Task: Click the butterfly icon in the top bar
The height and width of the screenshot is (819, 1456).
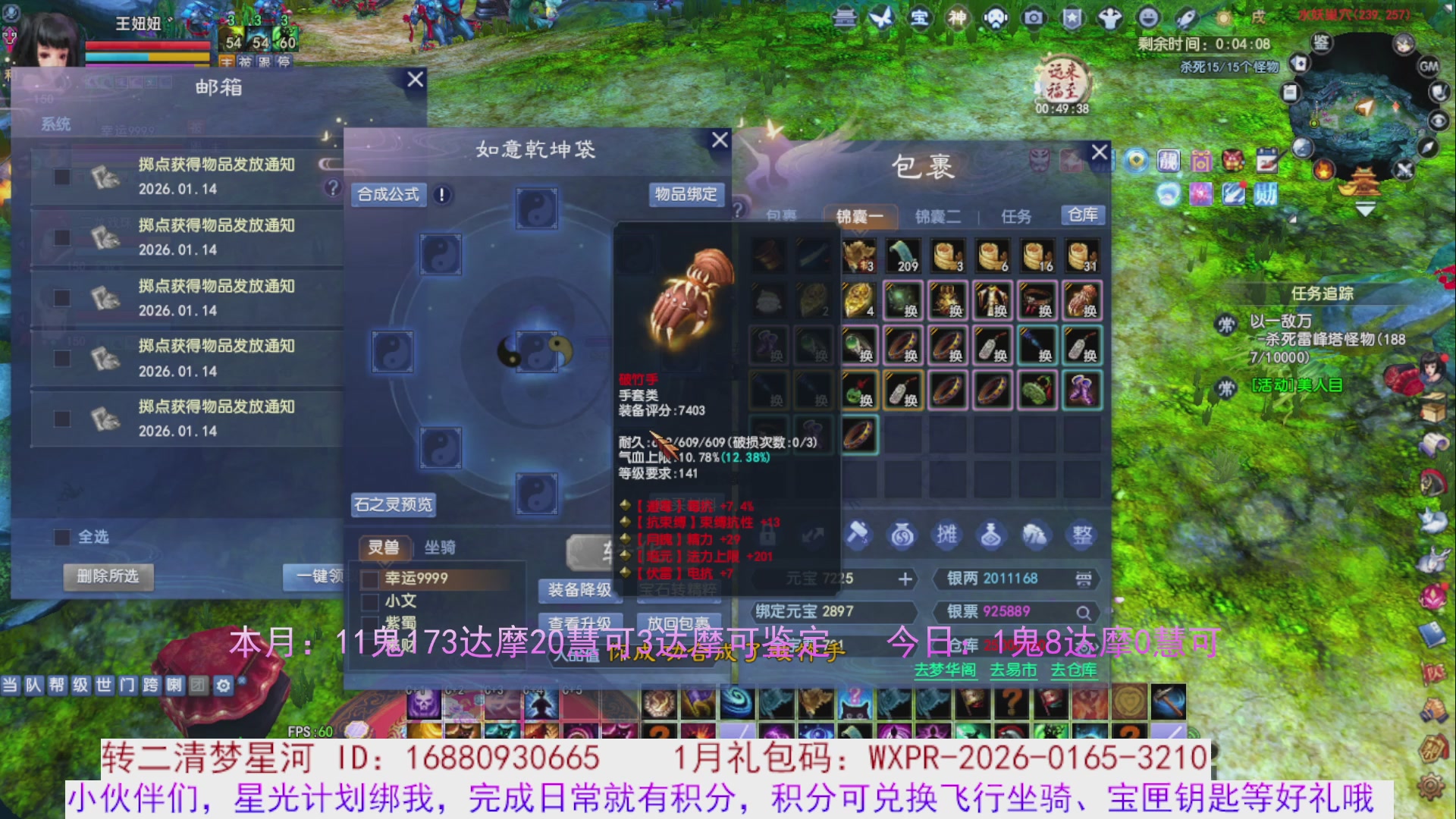Action: point(881,18)
